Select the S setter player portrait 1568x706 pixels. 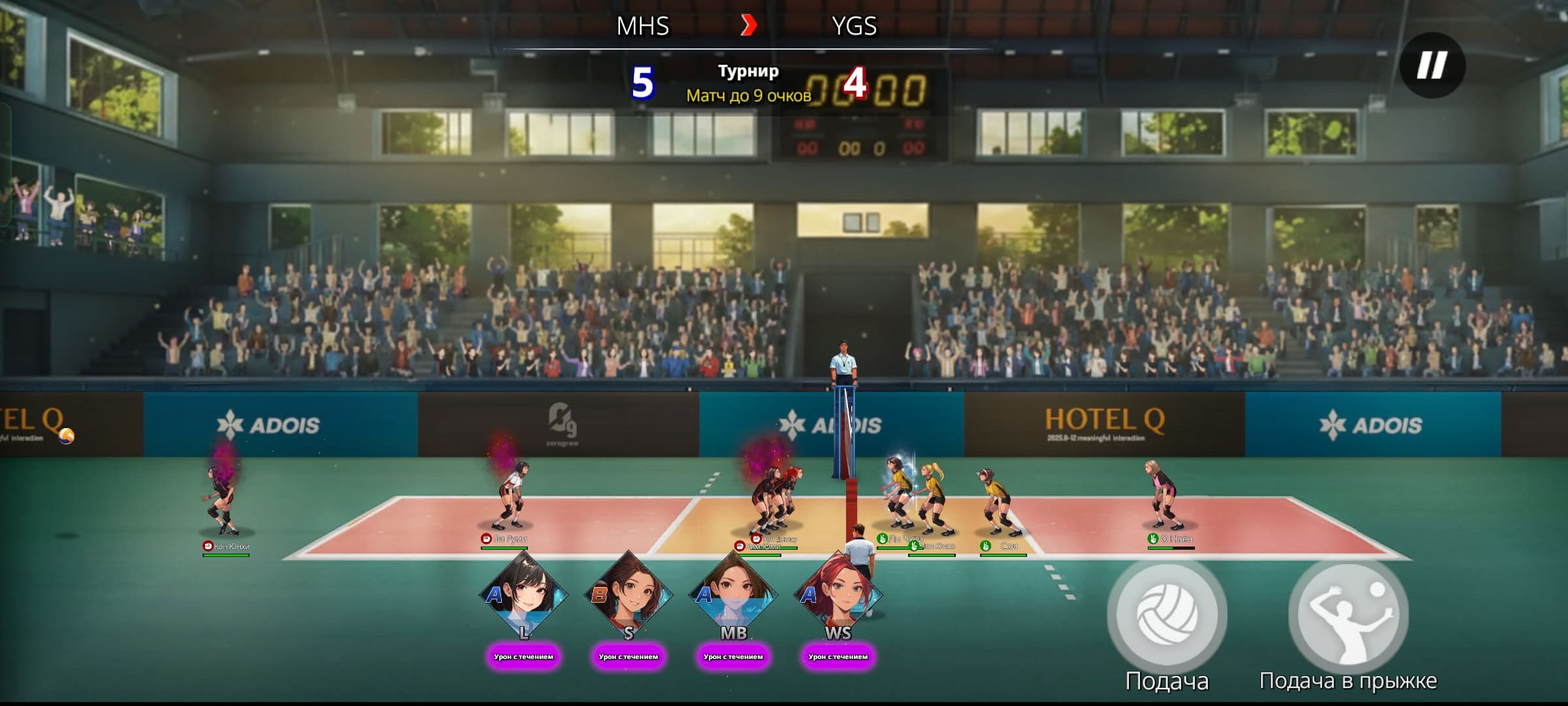click(629, 596)
